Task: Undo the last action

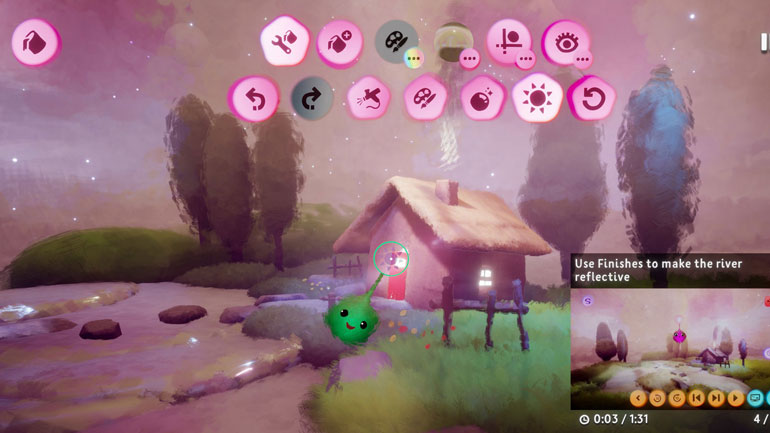Action: point(254,99)
